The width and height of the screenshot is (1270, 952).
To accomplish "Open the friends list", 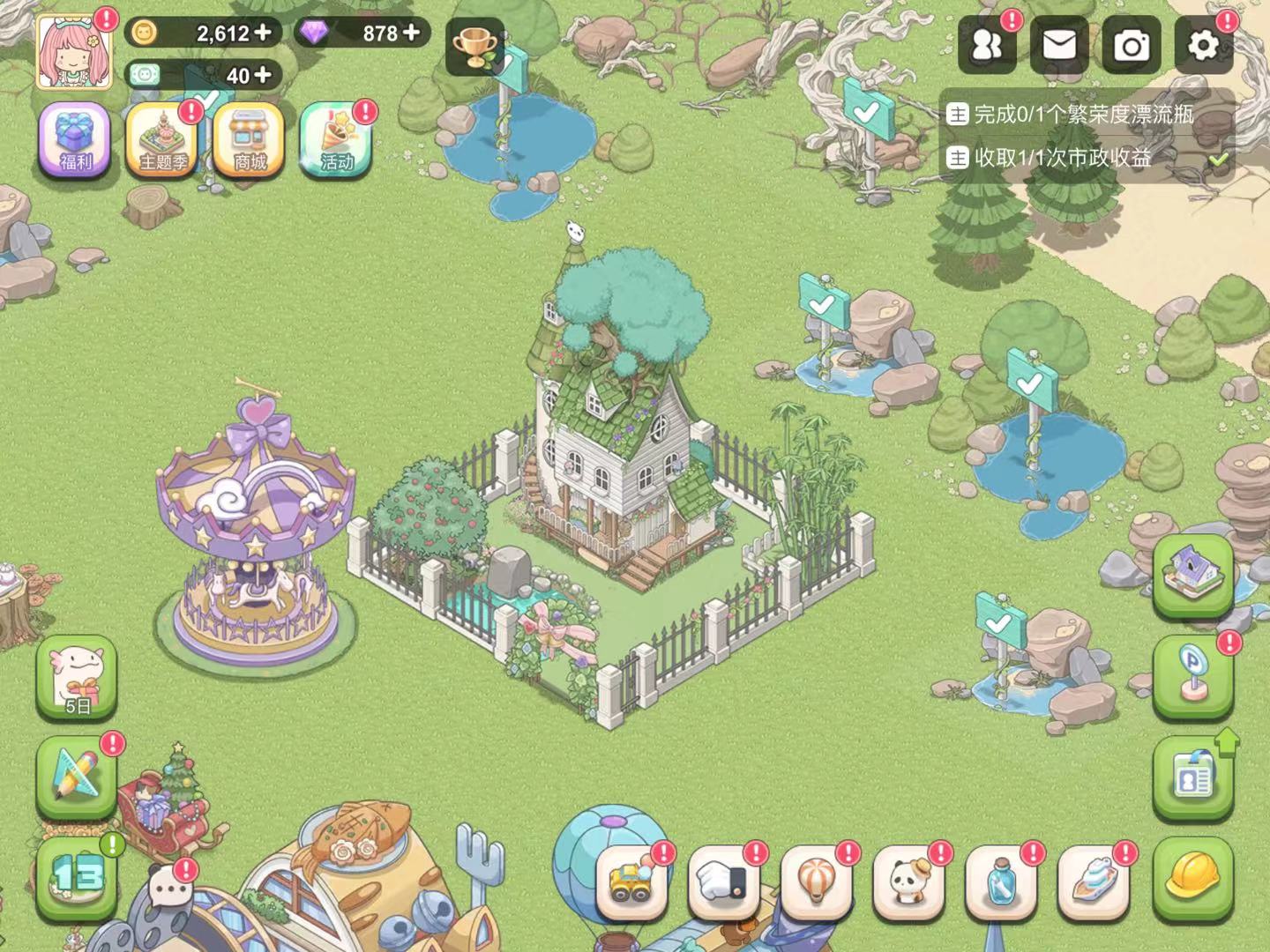I will point(987,45).
